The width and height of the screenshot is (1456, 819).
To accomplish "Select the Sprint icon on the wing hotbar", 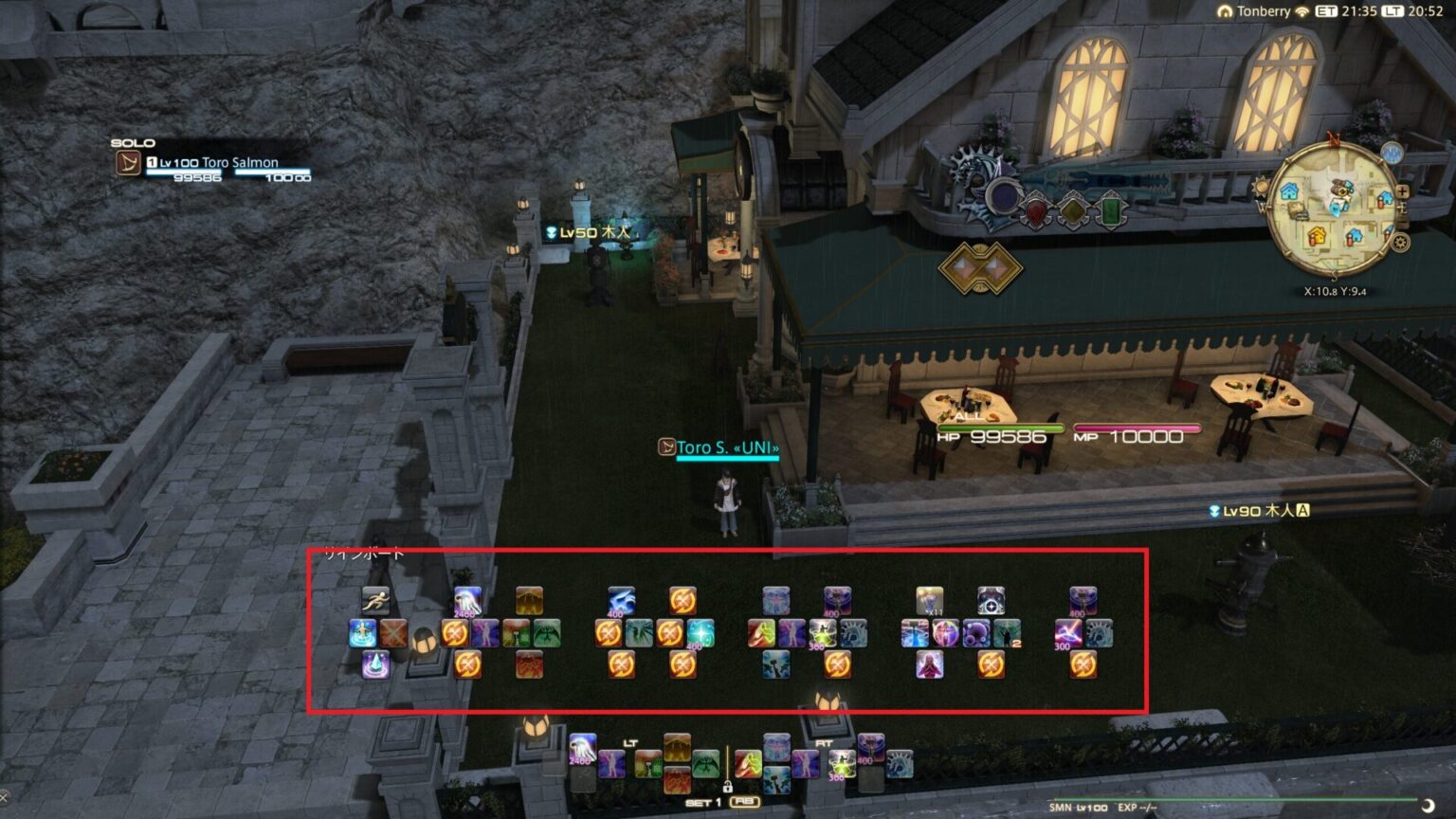I will (373, 599).
